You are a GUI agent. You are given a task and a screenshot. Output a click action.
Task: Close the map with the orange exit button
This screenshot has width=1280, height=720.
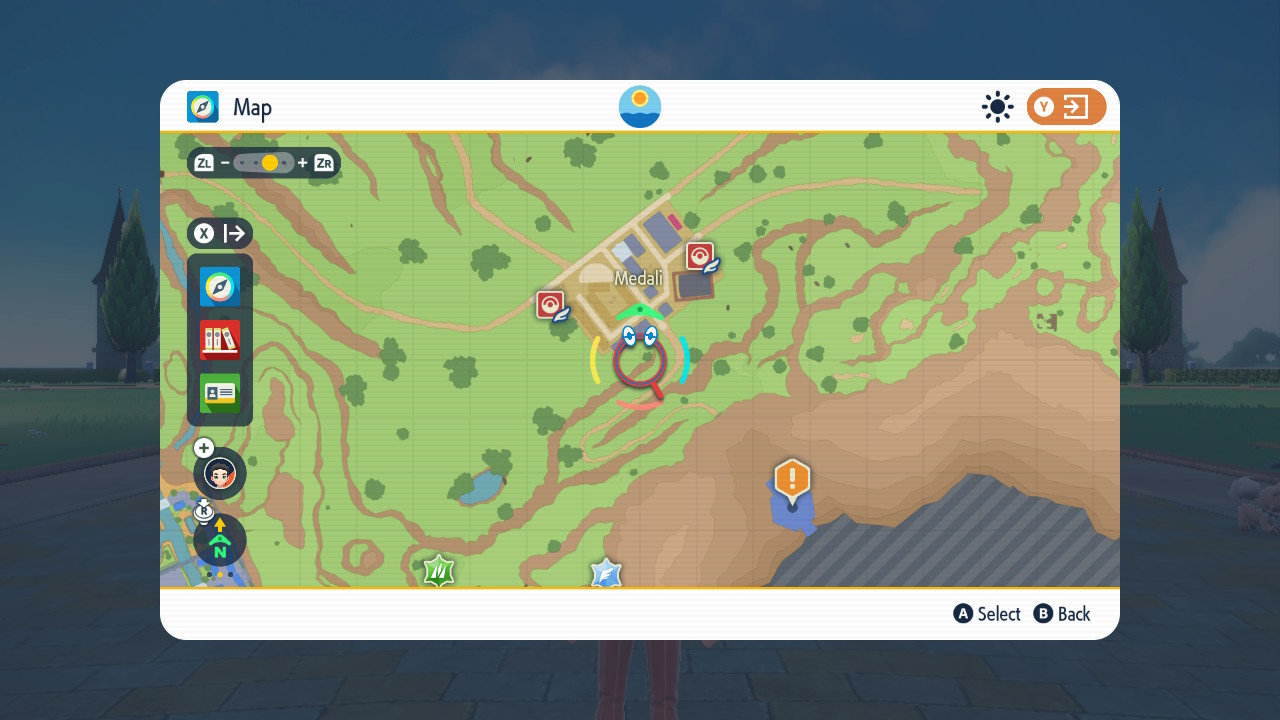click(x=1066, y=107)
